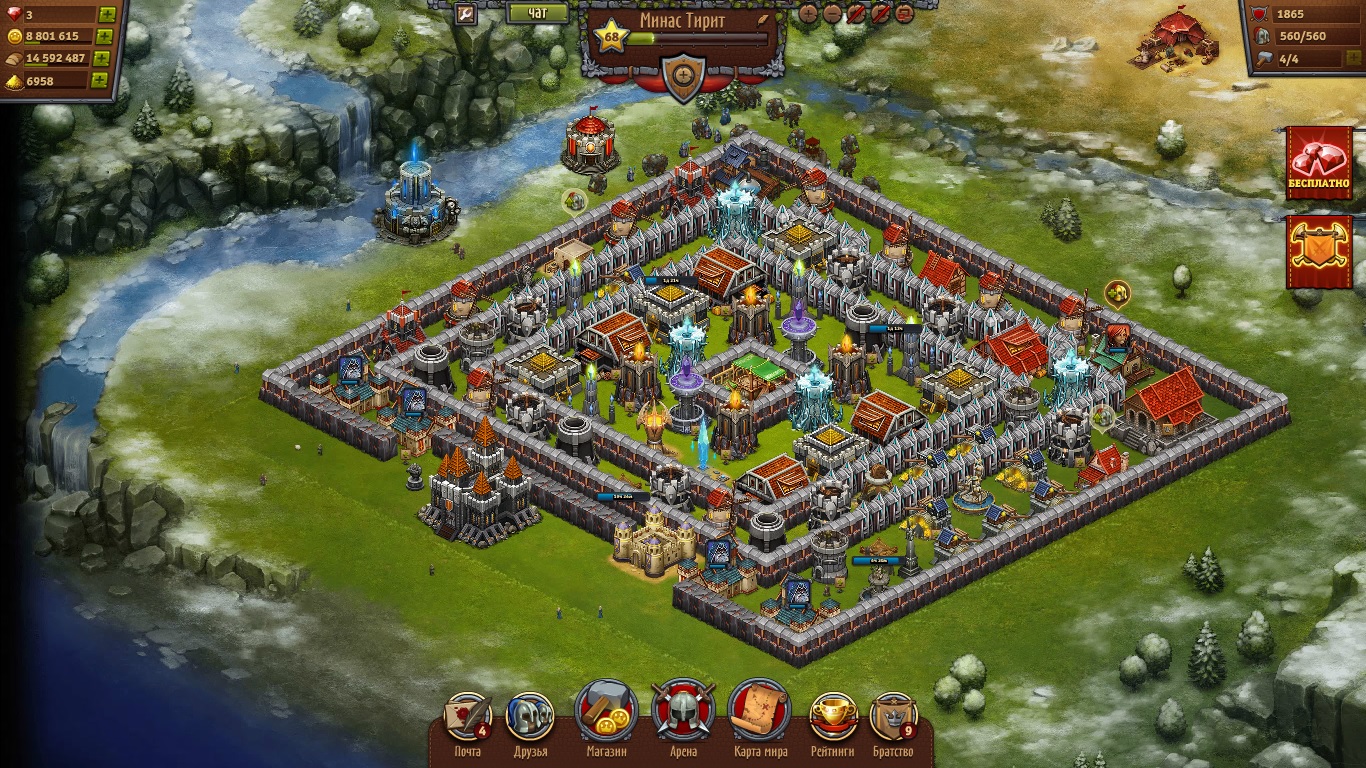Open Карта мира world map
Screen dimensions: 1366x768
click(760, 714)
